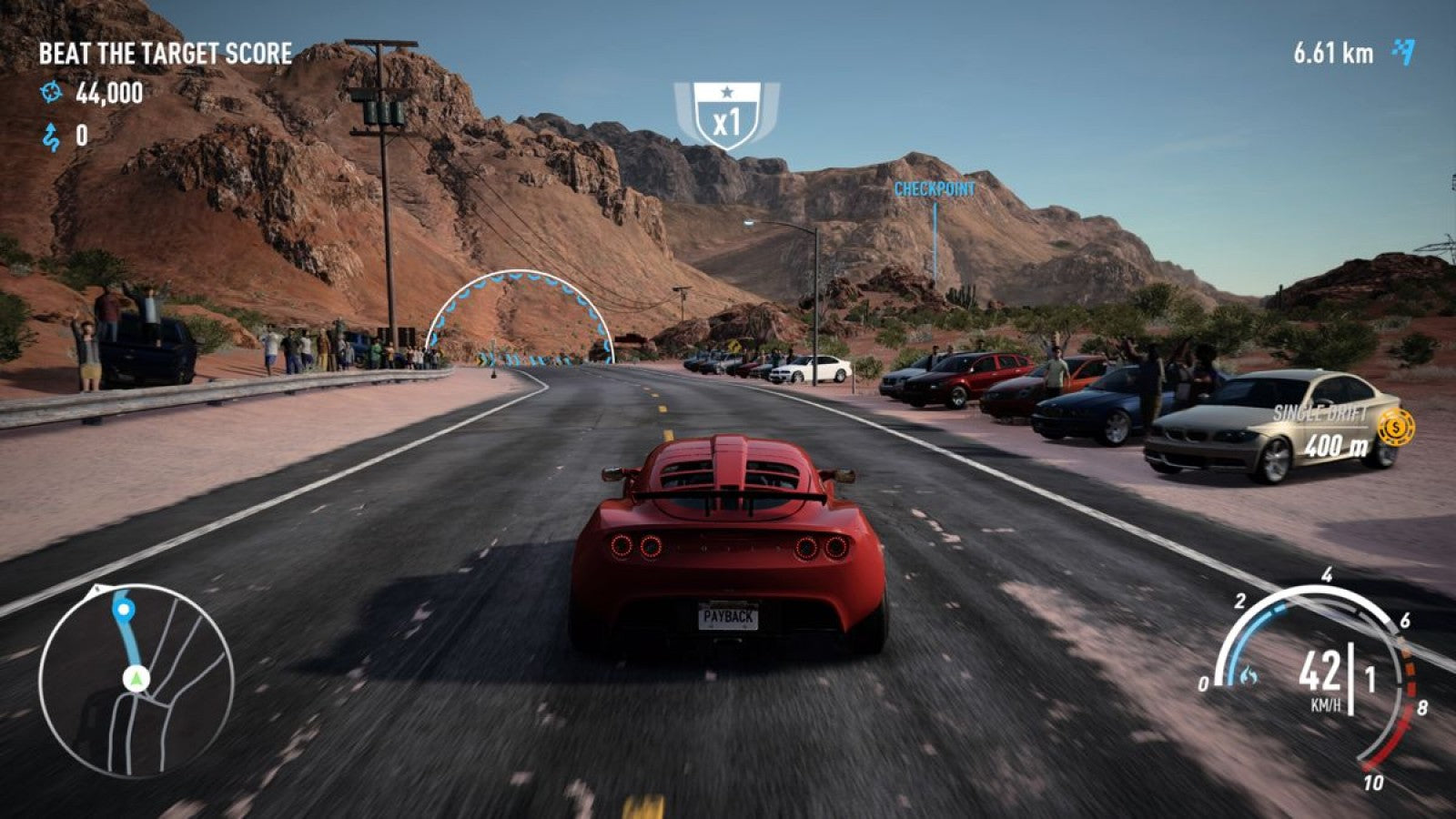Select the target score crosshair icon
This screenshot has width=1456, height=819.
tap(50, 91)
